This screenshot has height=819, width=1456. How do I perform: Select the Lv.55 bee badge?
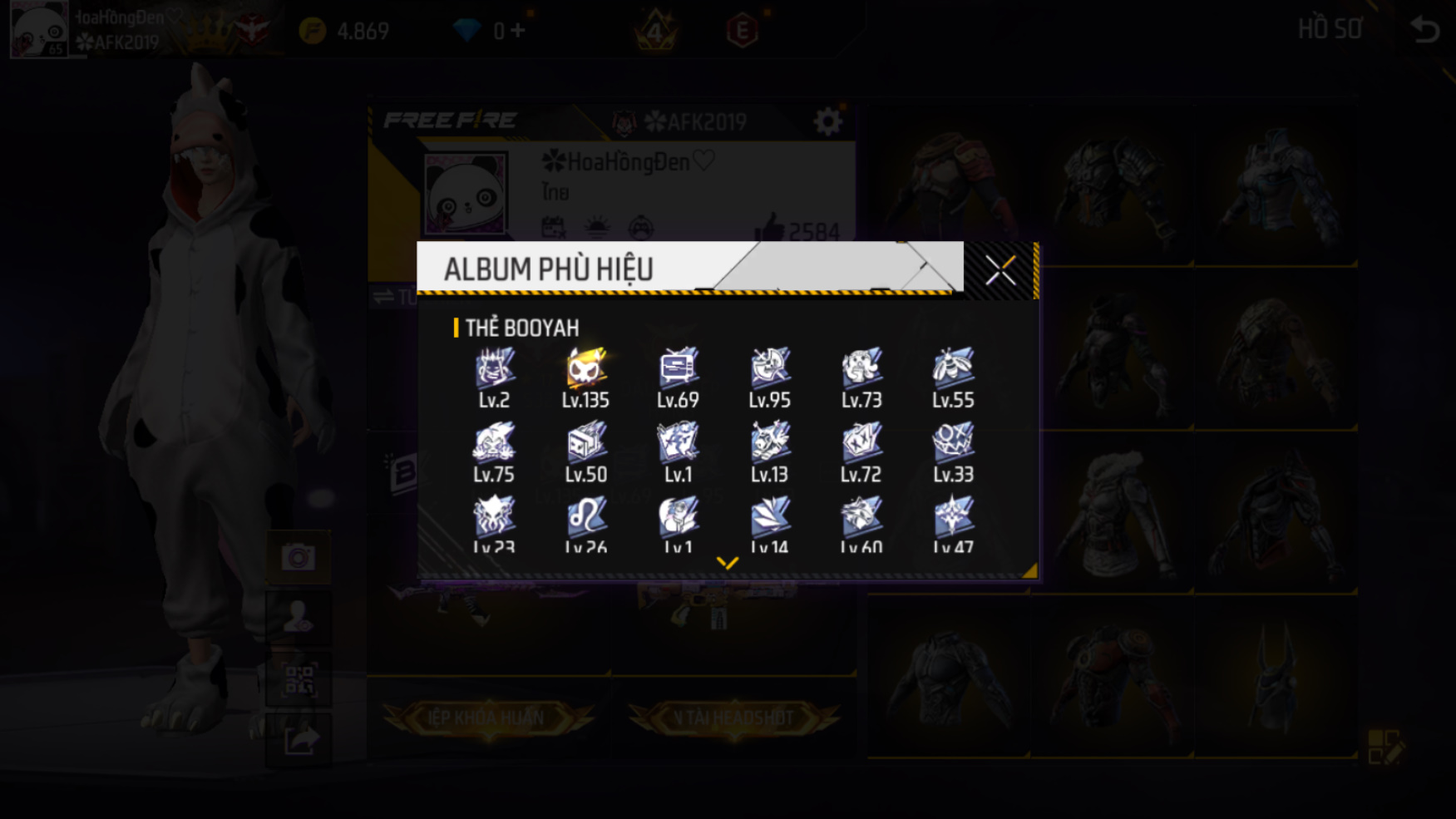tap(953, 368)
